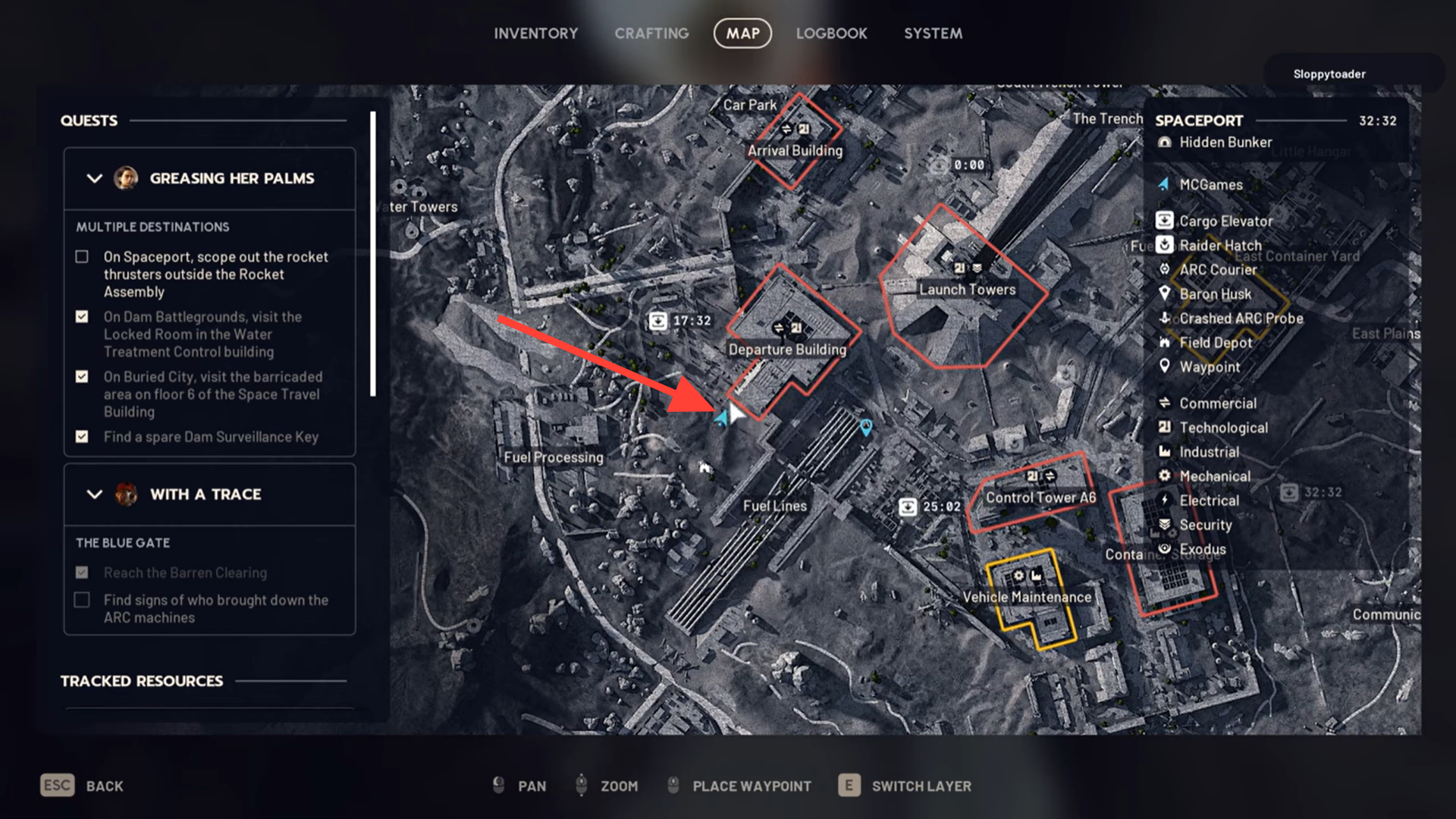The width and height of the screenshot is (1456, 819).
Task: Check the Spaceport rocket thrusters objective checkbox
Action: [81, 257]
